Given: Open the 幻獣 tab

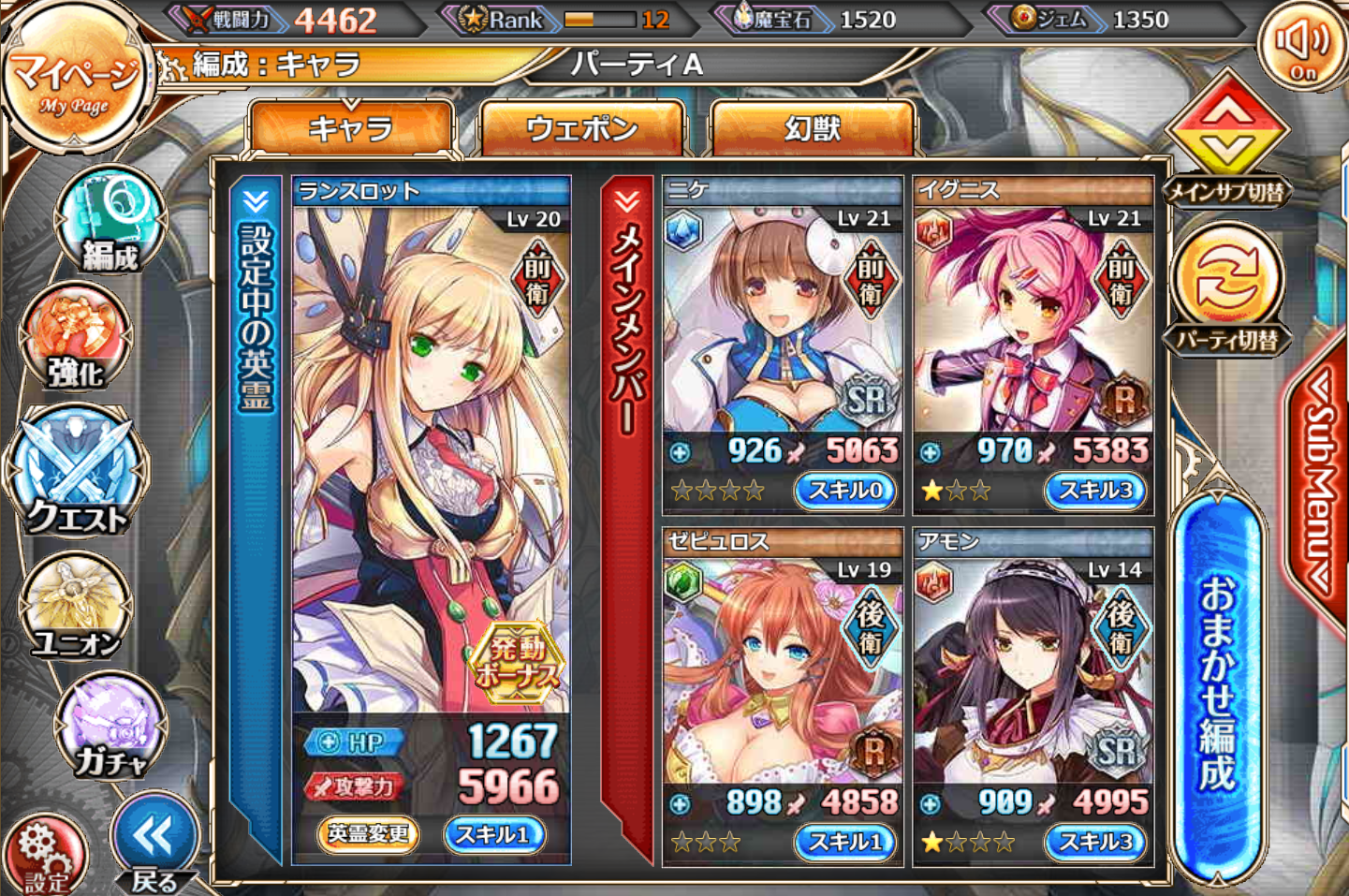Looking at the screenshot, I should click(812, 127).
